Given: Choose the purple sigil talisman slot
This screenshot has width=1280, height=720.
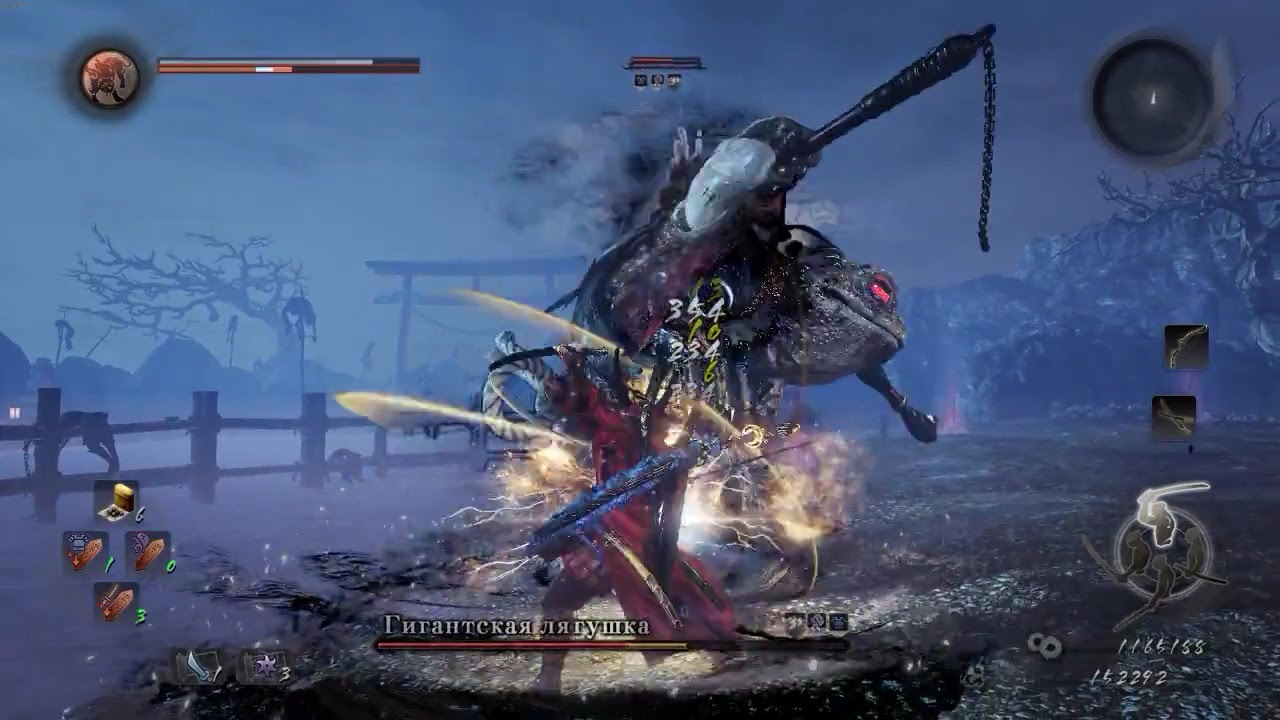Looking at the screenshot, I should (147, 552).
